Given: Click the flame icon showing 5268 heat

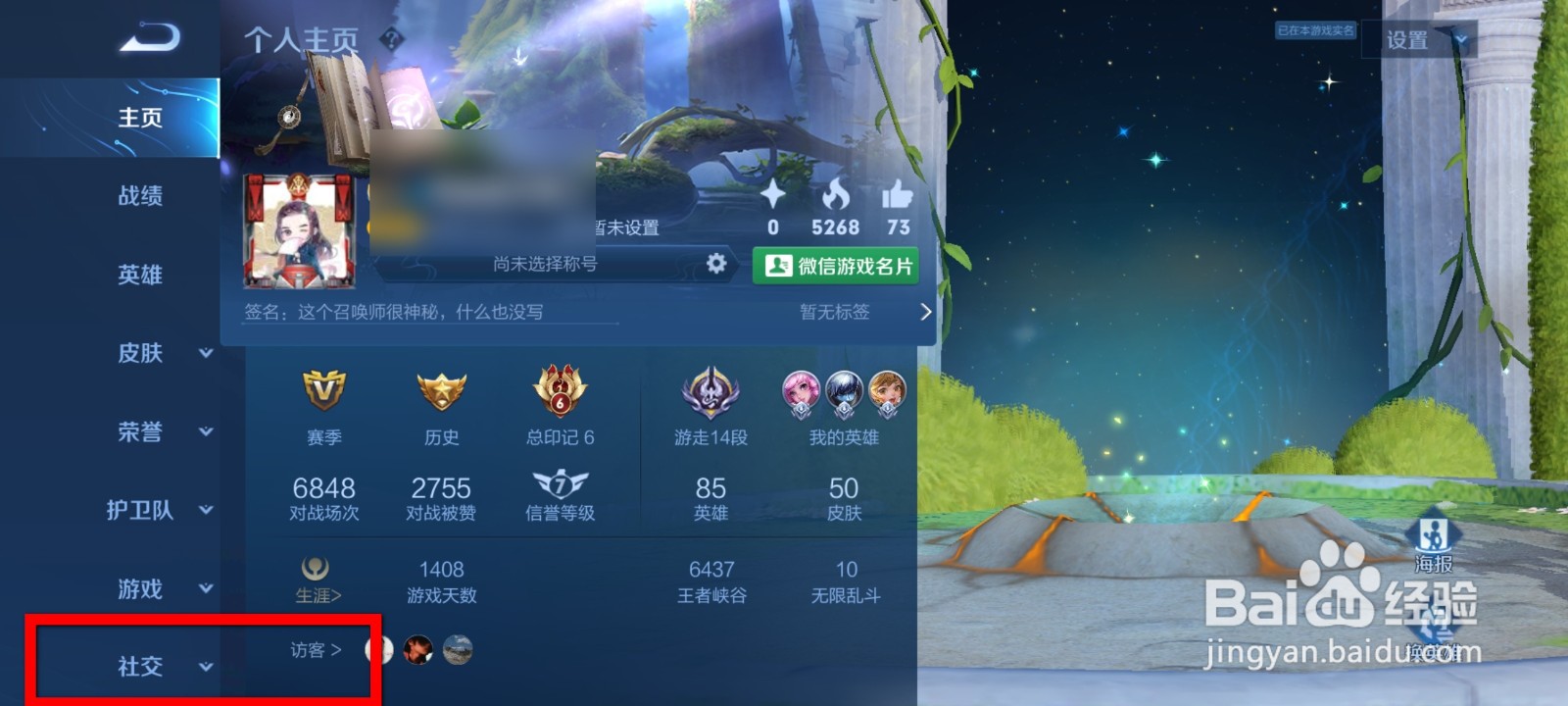Looking at the screenshot, I should tap(835, 195).
